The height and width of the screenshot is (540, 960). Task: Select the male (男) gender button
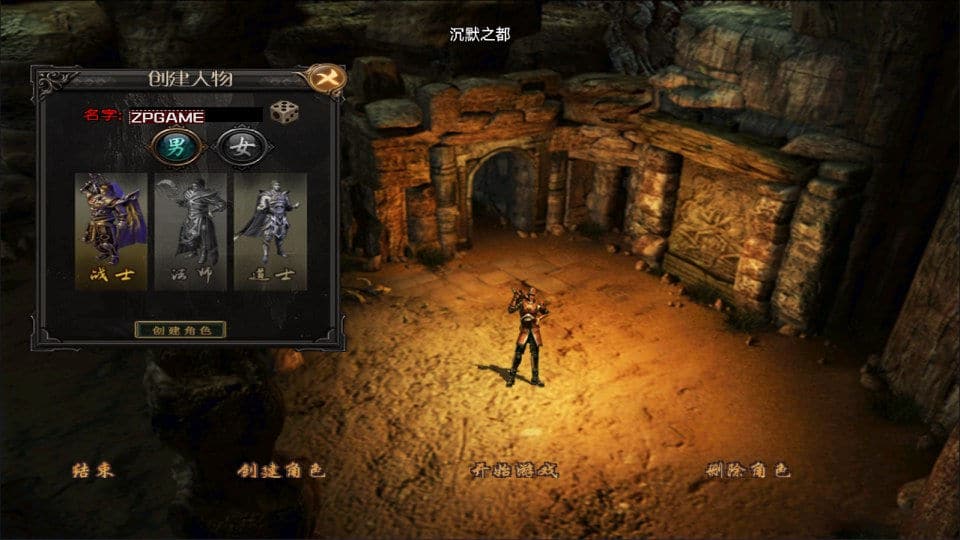point(174,148)
